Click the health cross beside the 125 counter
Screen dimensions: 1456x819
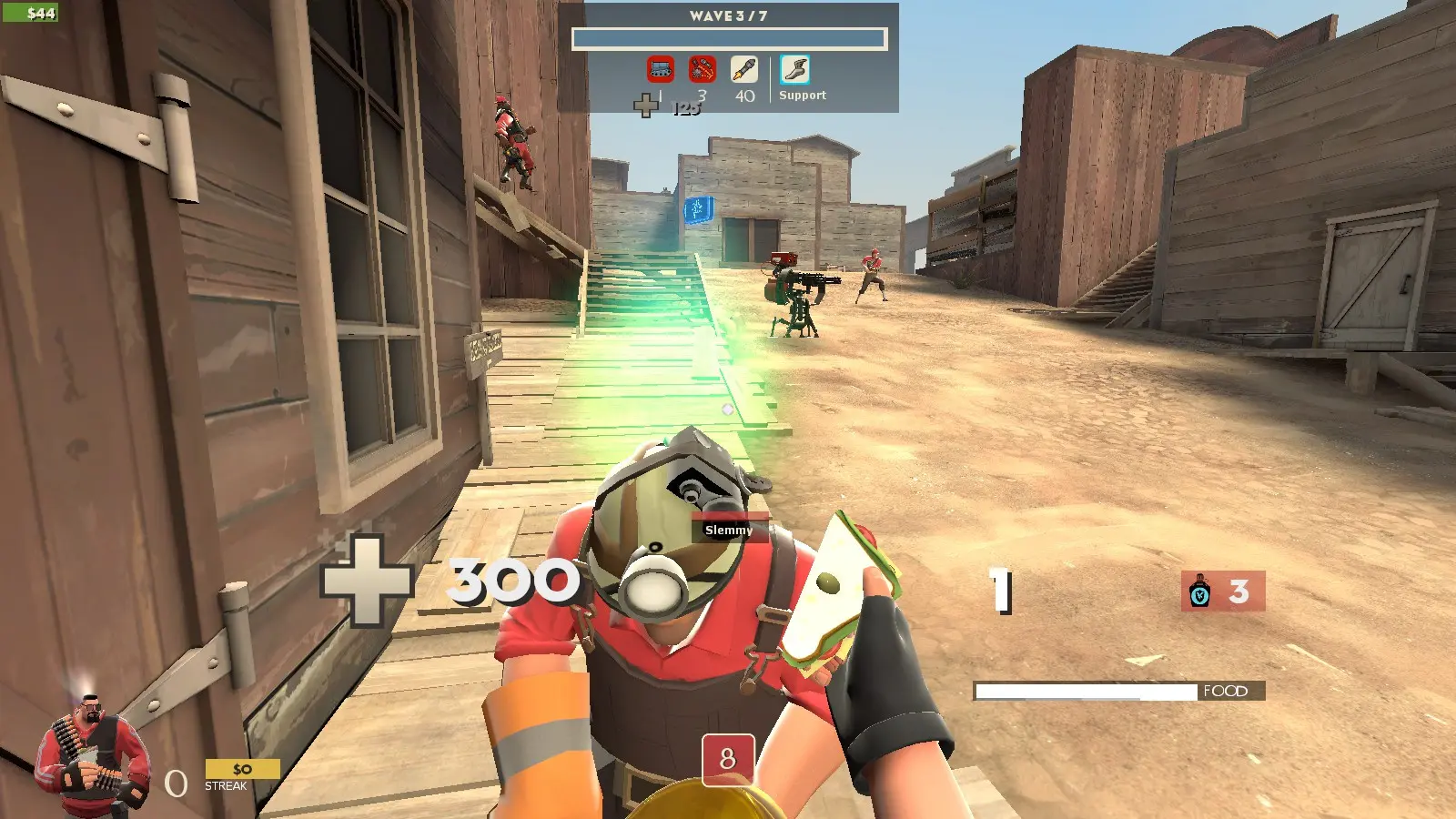646,106
